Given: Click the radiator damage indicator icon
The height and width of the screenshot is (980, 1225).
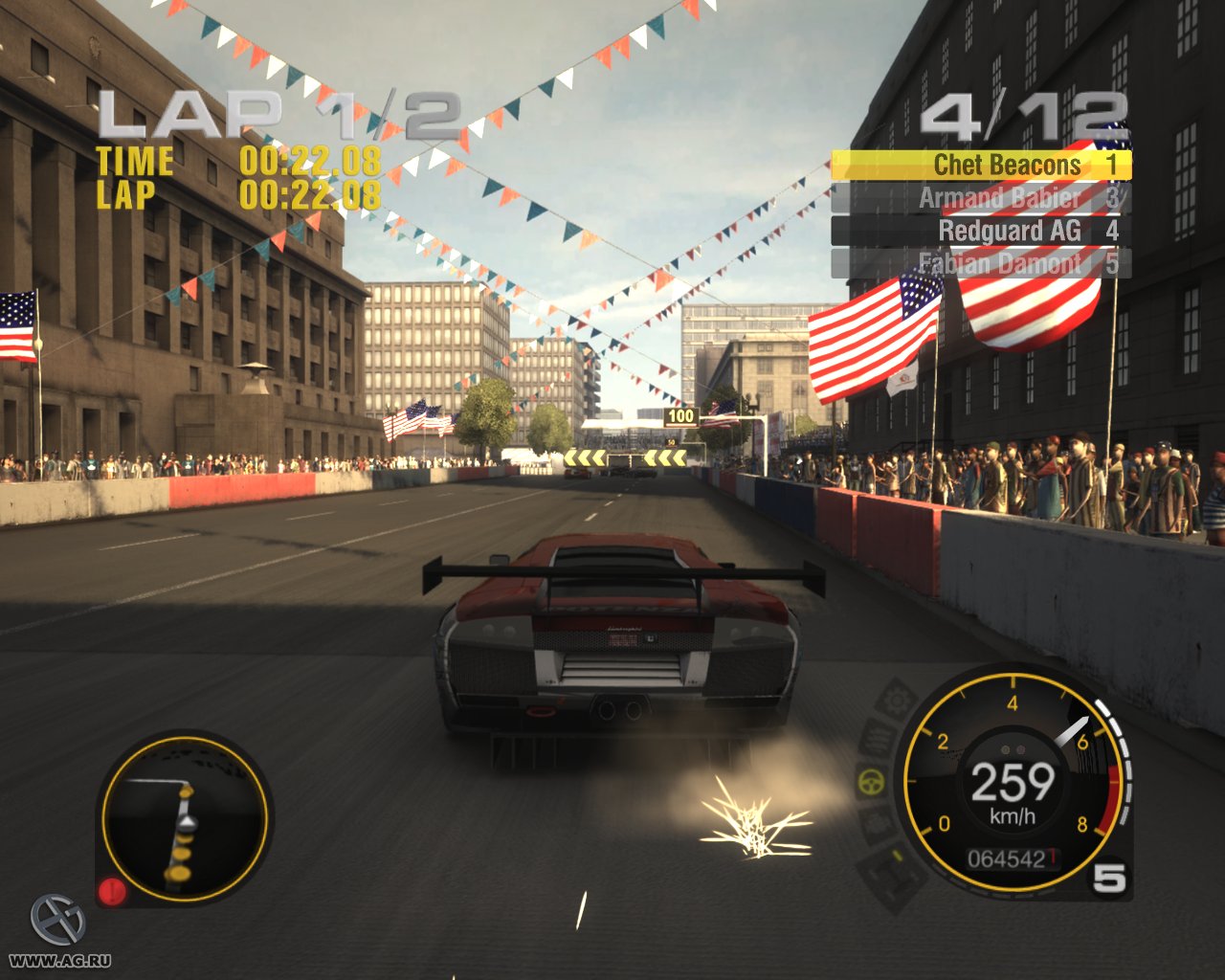Looking at the screenshot, I should (878, 737).
